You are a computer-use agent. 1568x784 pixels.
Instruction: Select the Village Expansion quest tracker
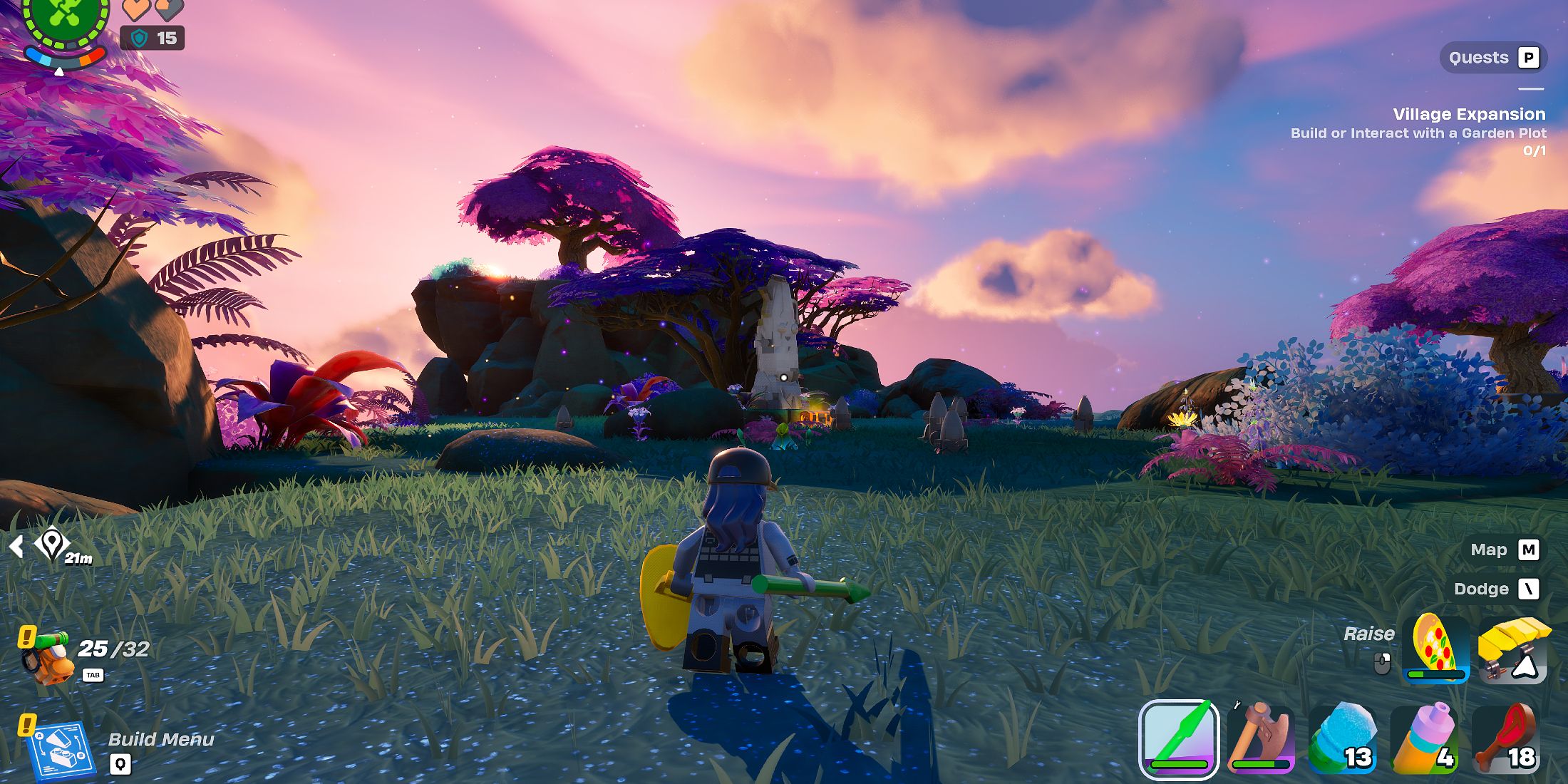pyautogui.click(x=1468, y=114)
